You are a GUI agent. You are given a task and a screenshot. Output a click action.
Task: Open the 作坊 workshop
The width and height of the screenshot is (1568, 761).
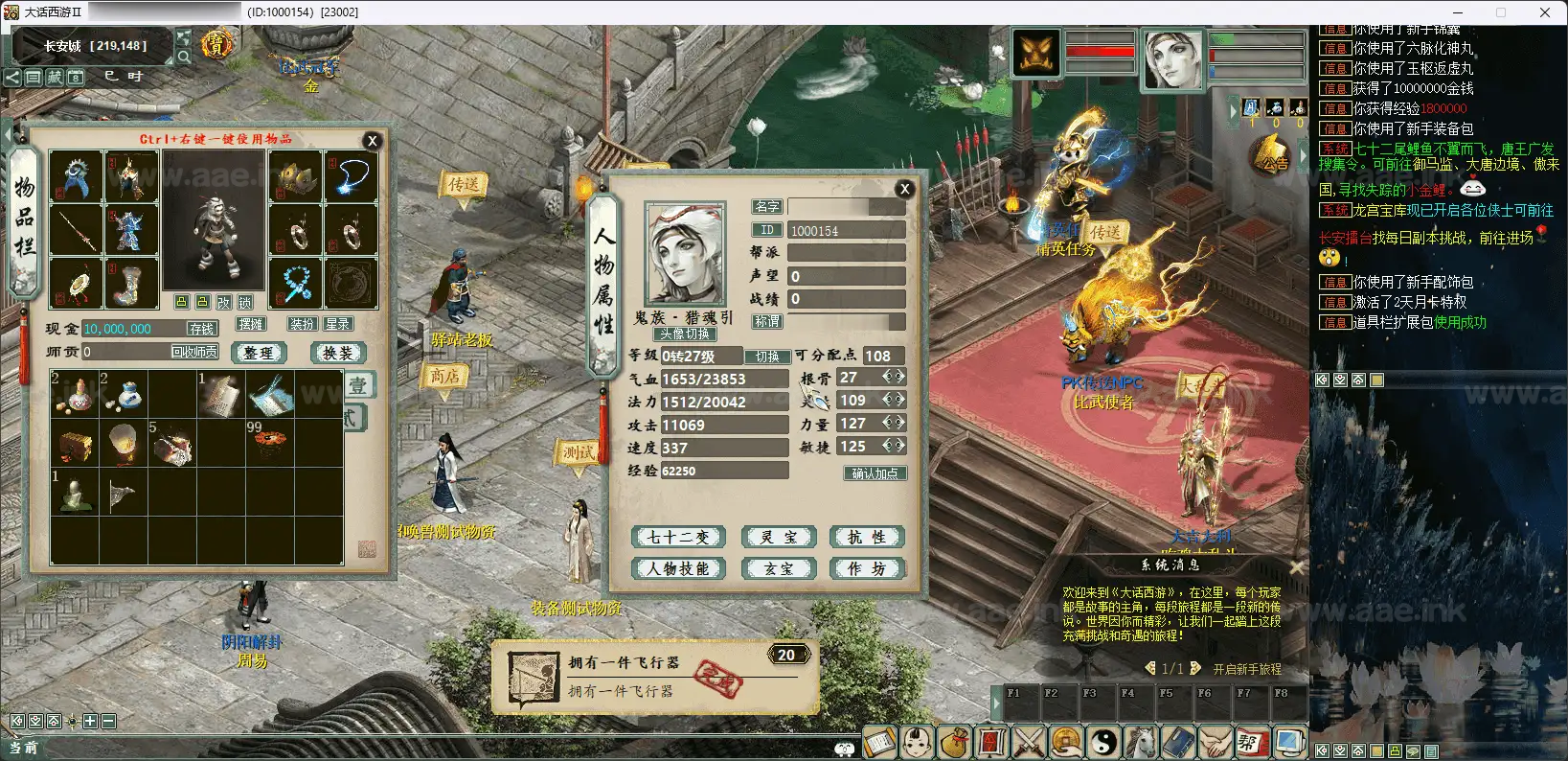[x=867, y=568]
